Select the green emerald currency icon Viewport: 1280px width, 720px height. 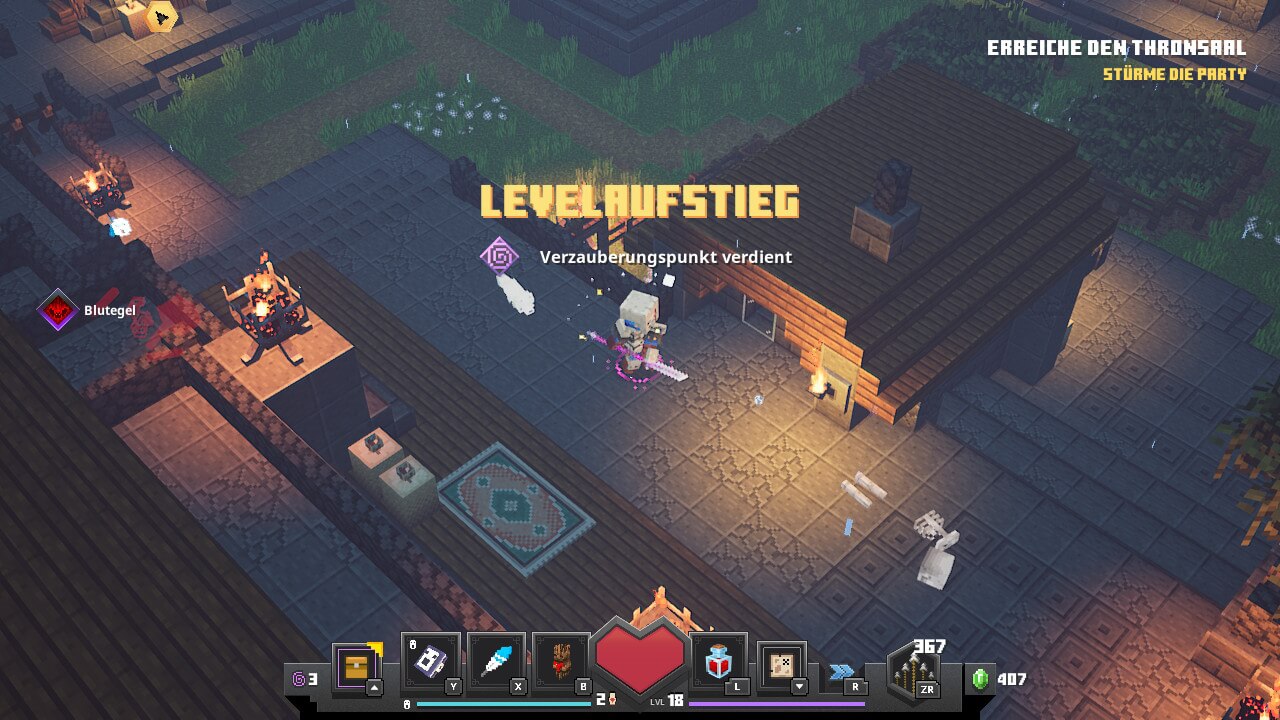point(980,679)
